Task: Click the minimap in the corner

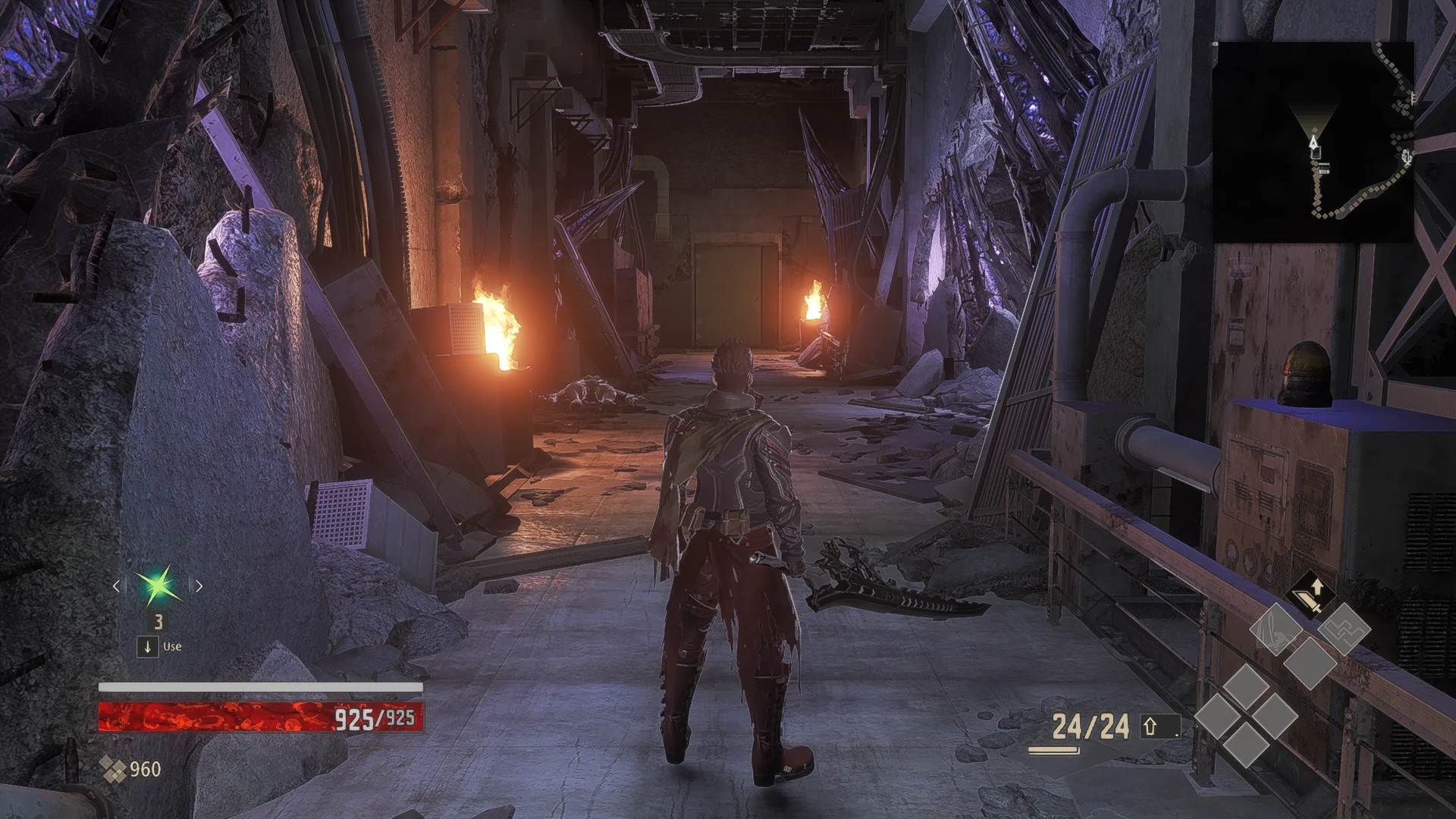Action: (x=1313, y=142)
